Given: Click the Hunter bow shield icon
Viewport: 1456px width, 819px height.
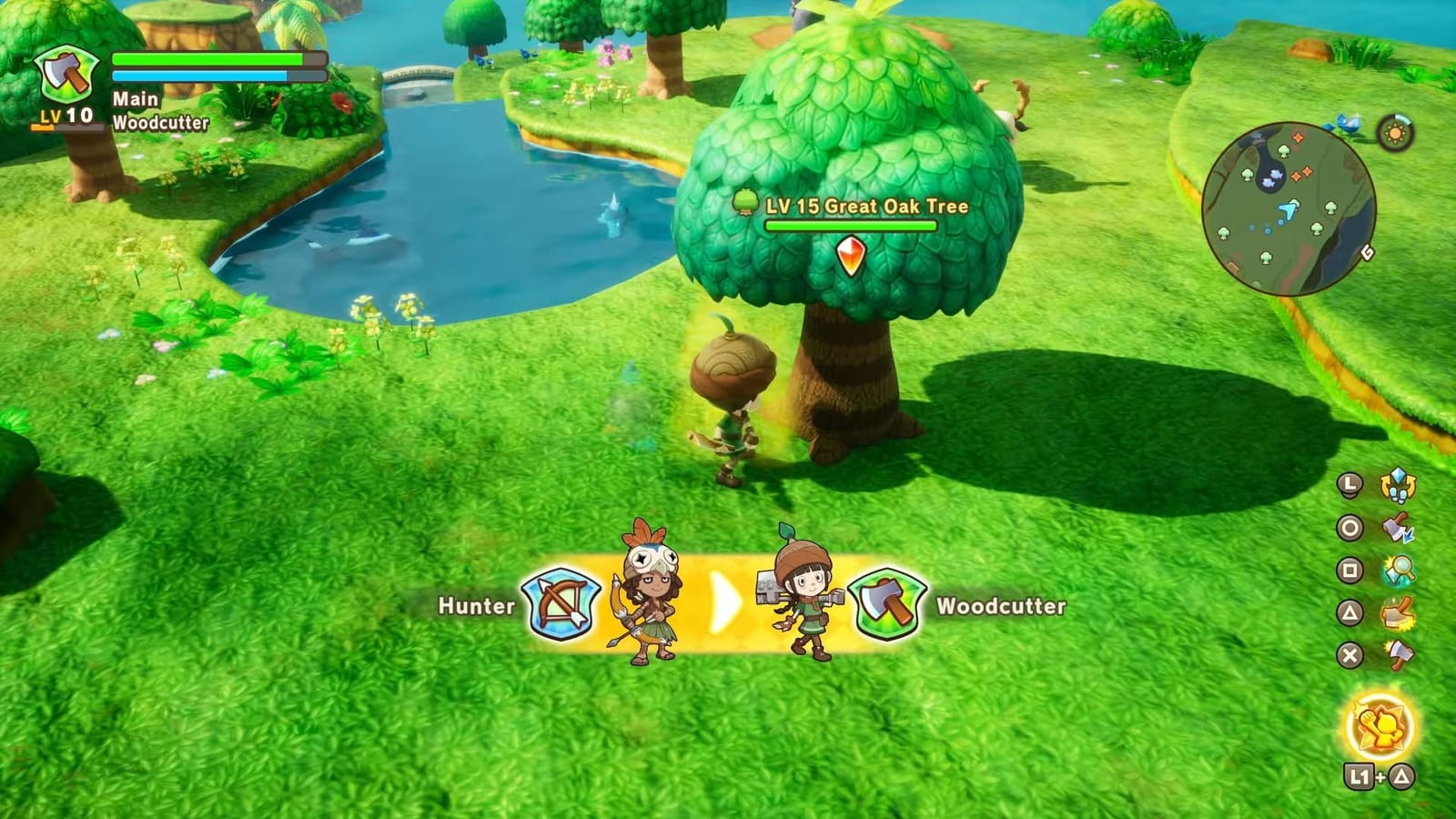Looking at the screenshot, I should 560,602.
